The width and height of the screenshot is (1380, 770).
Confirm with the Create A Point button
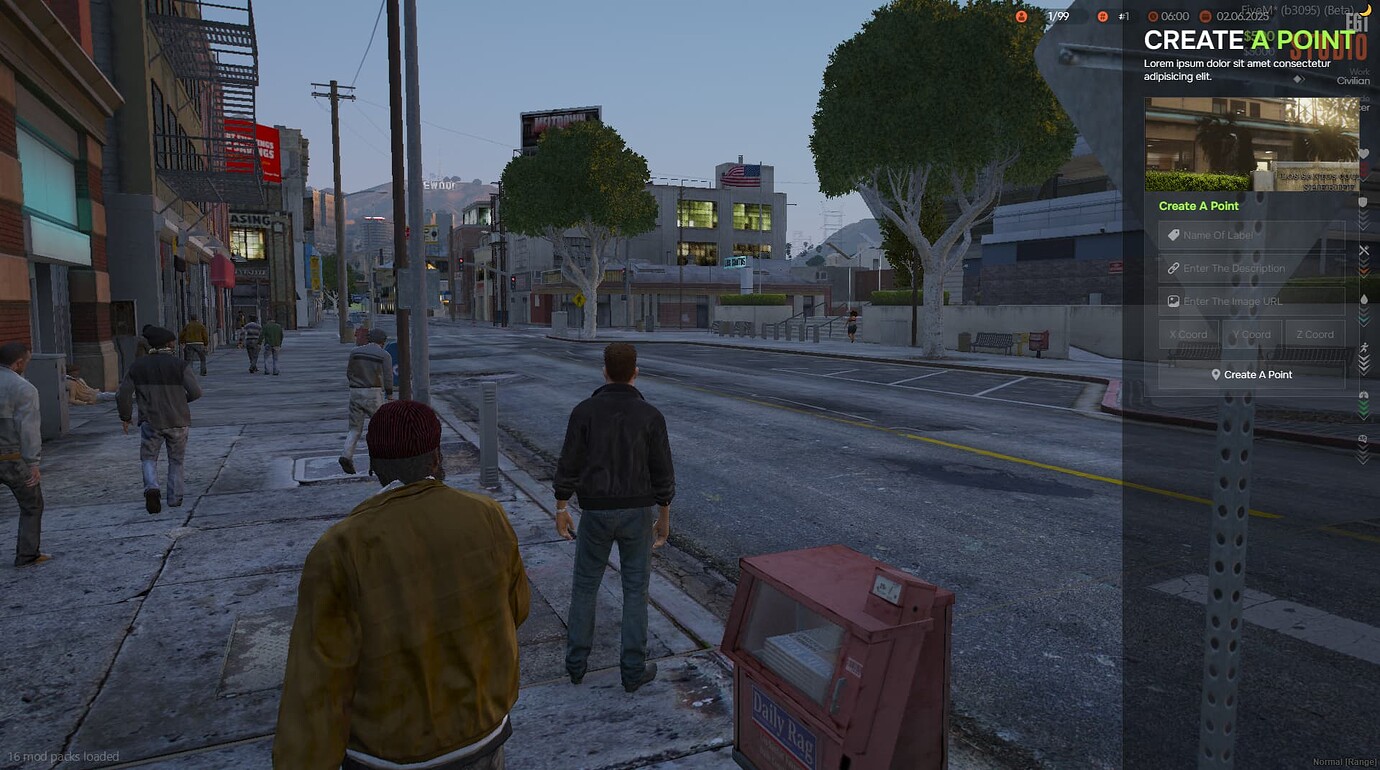pyautogui.click(x=1252, y=375)
